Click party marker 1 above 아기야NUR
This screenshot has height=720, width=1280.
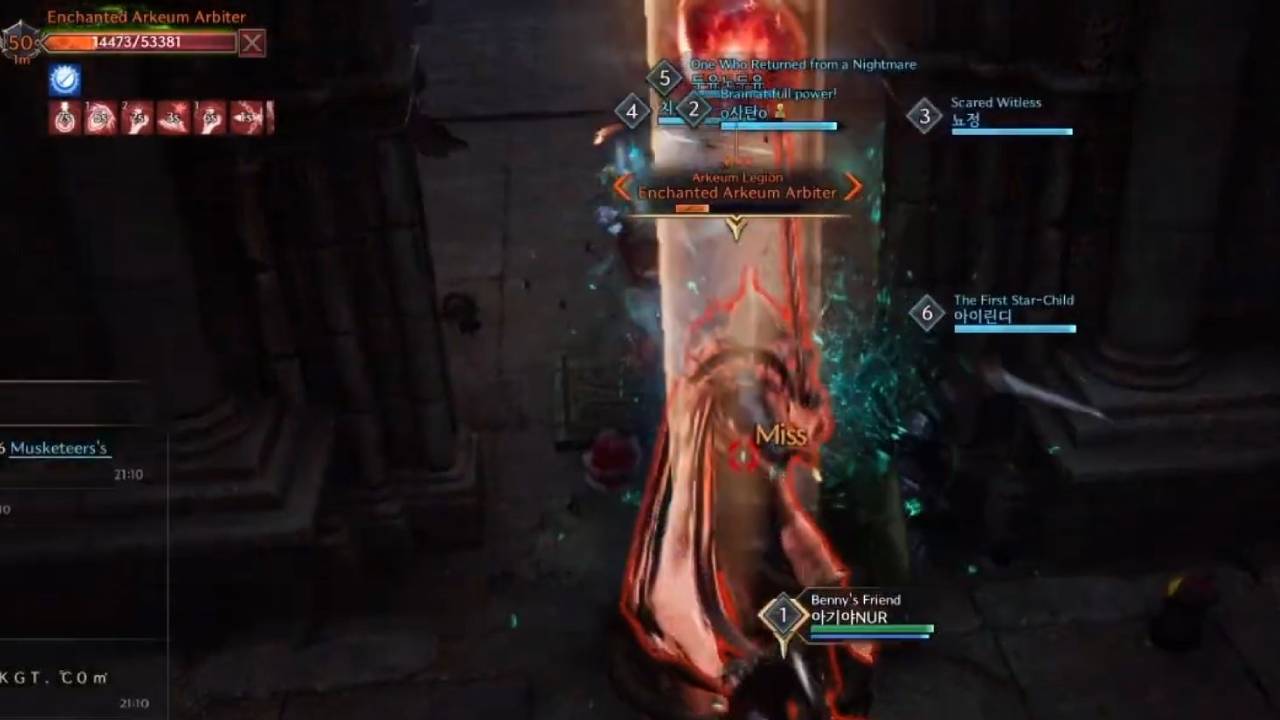click(781, 618)
